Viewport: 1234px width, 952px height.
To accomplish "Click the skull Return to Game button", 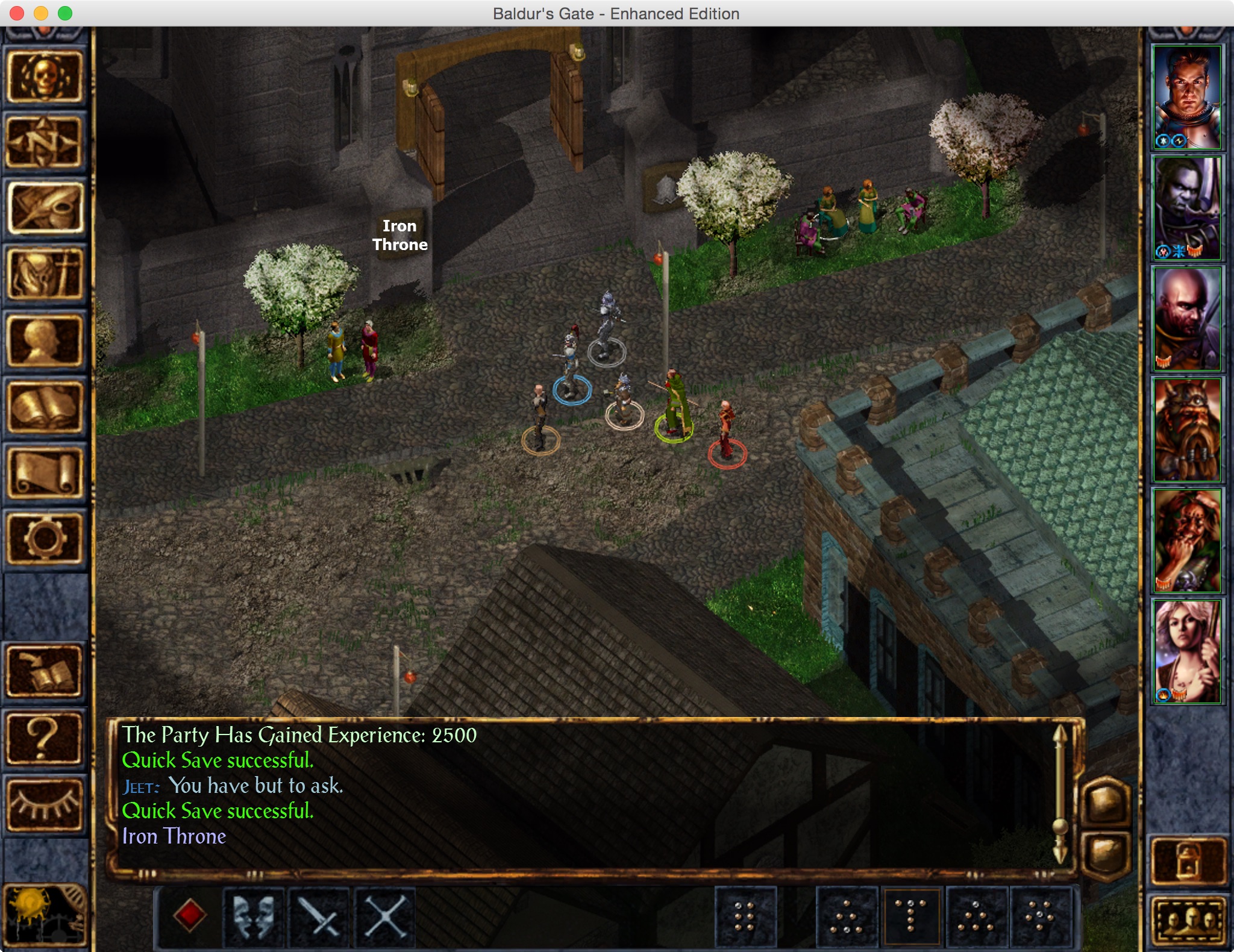I will click(45, 76).
